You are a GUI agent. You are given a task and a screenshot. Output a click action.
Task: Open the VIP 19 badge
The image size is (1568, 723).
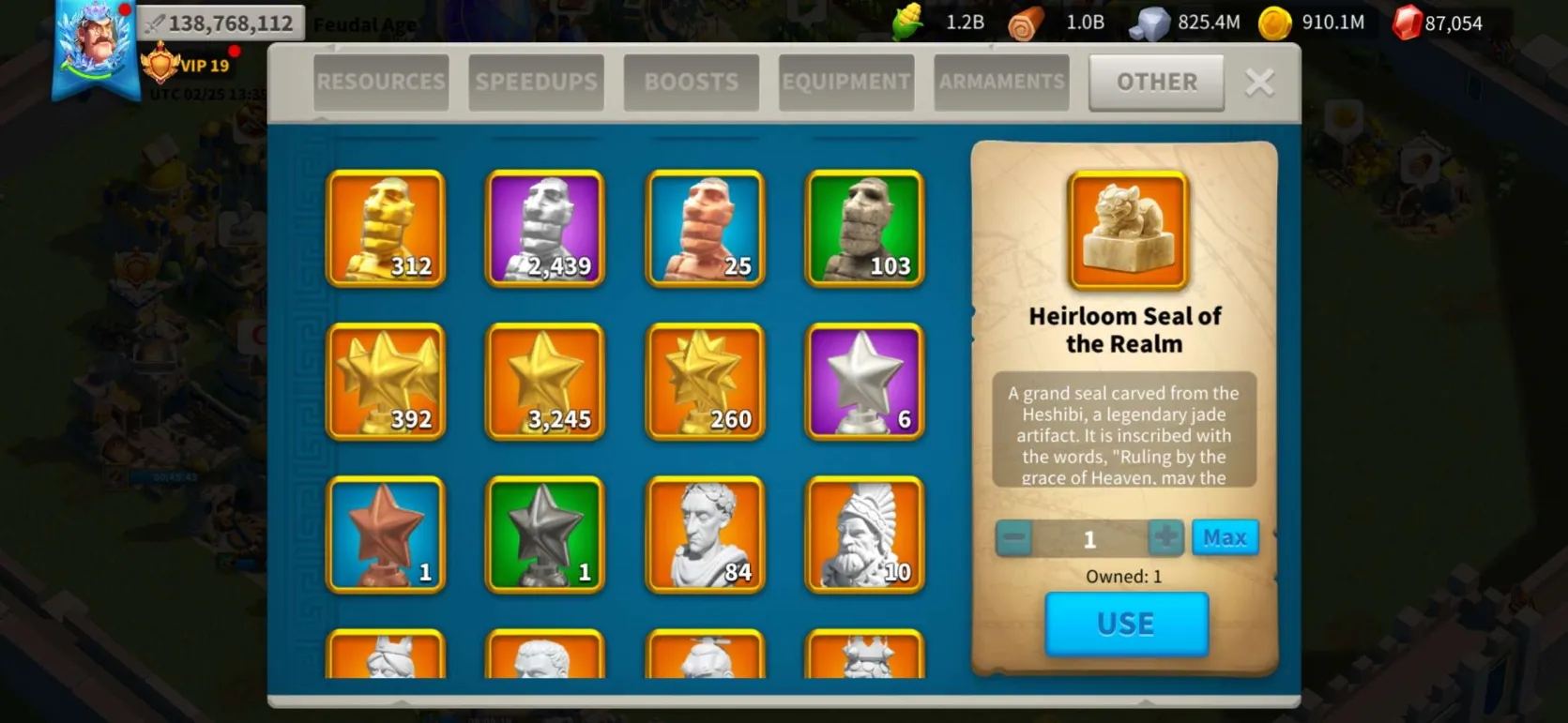coord(186,65)
